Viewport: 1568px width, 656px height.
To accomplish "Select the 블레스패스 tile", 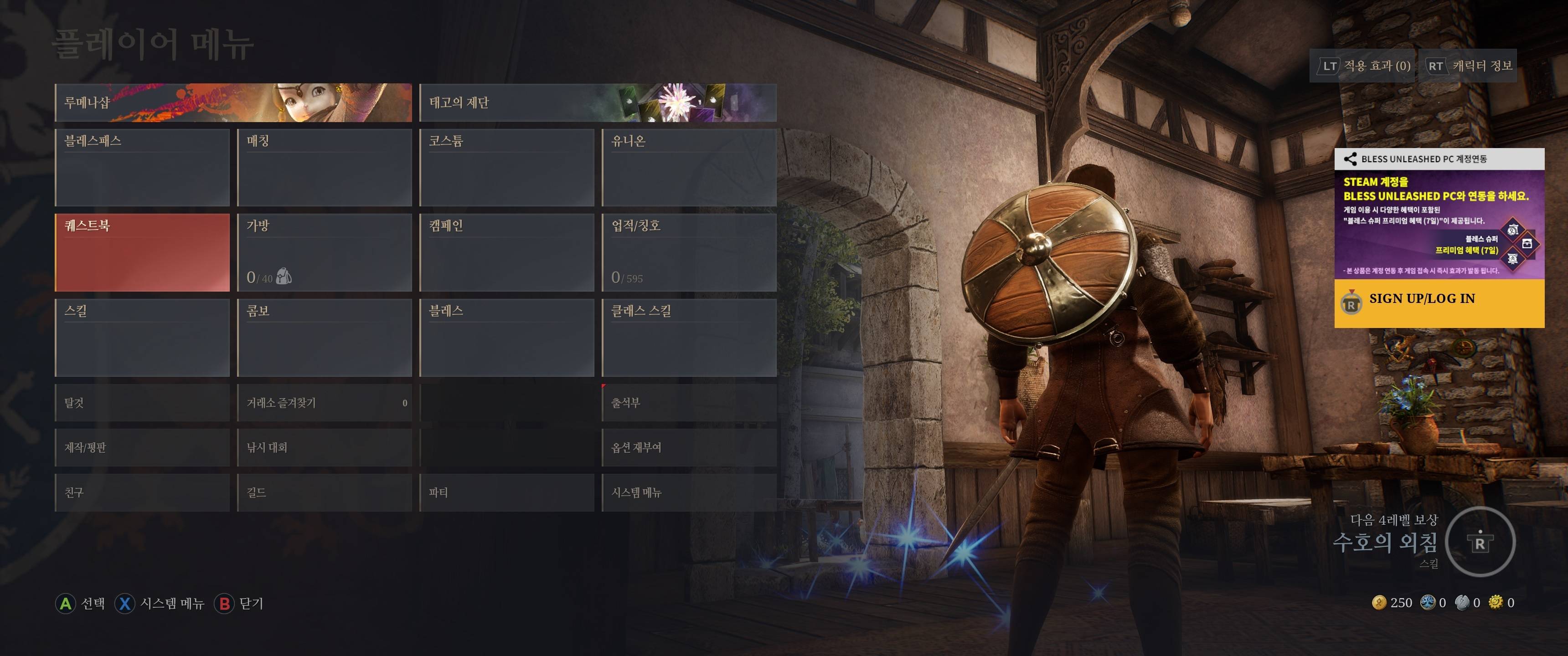I will click(x=142, y=167).
